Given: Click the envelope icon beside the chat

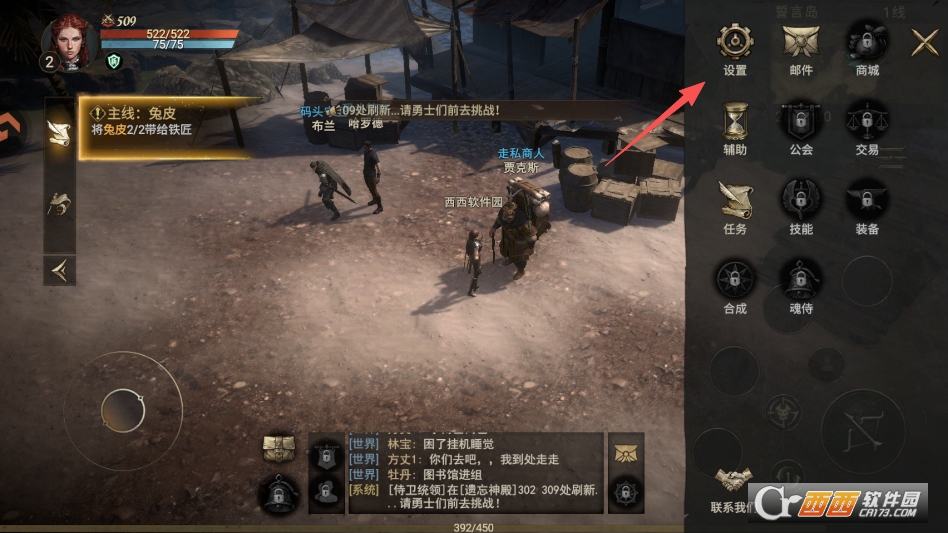Looking at the screenshot, I should coord(626,451).
